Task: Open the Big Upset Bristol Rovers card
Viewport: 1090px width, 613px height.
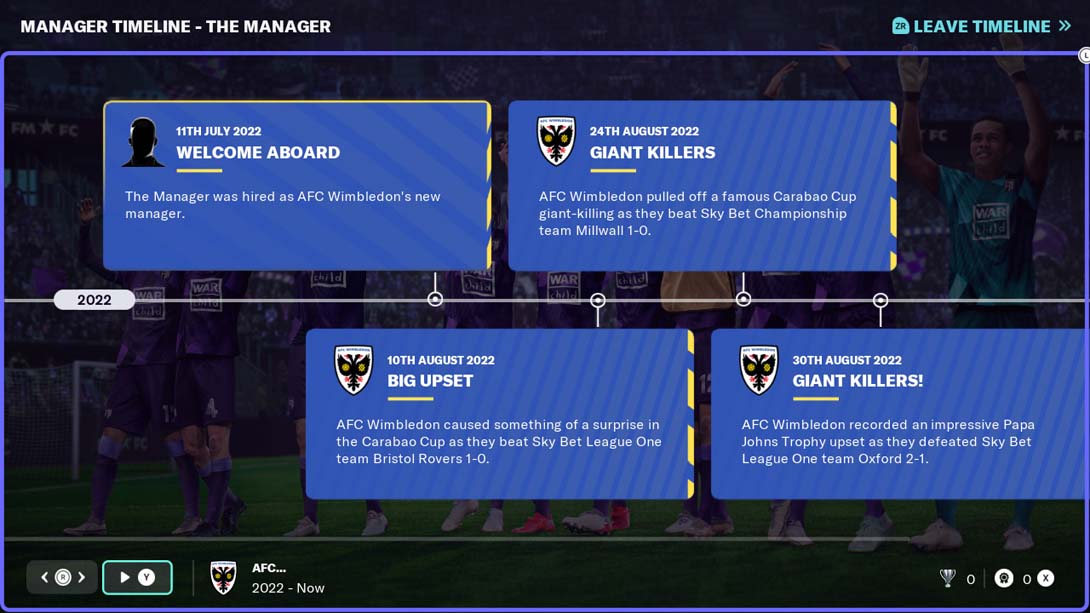Action: [x=499, y=413]
